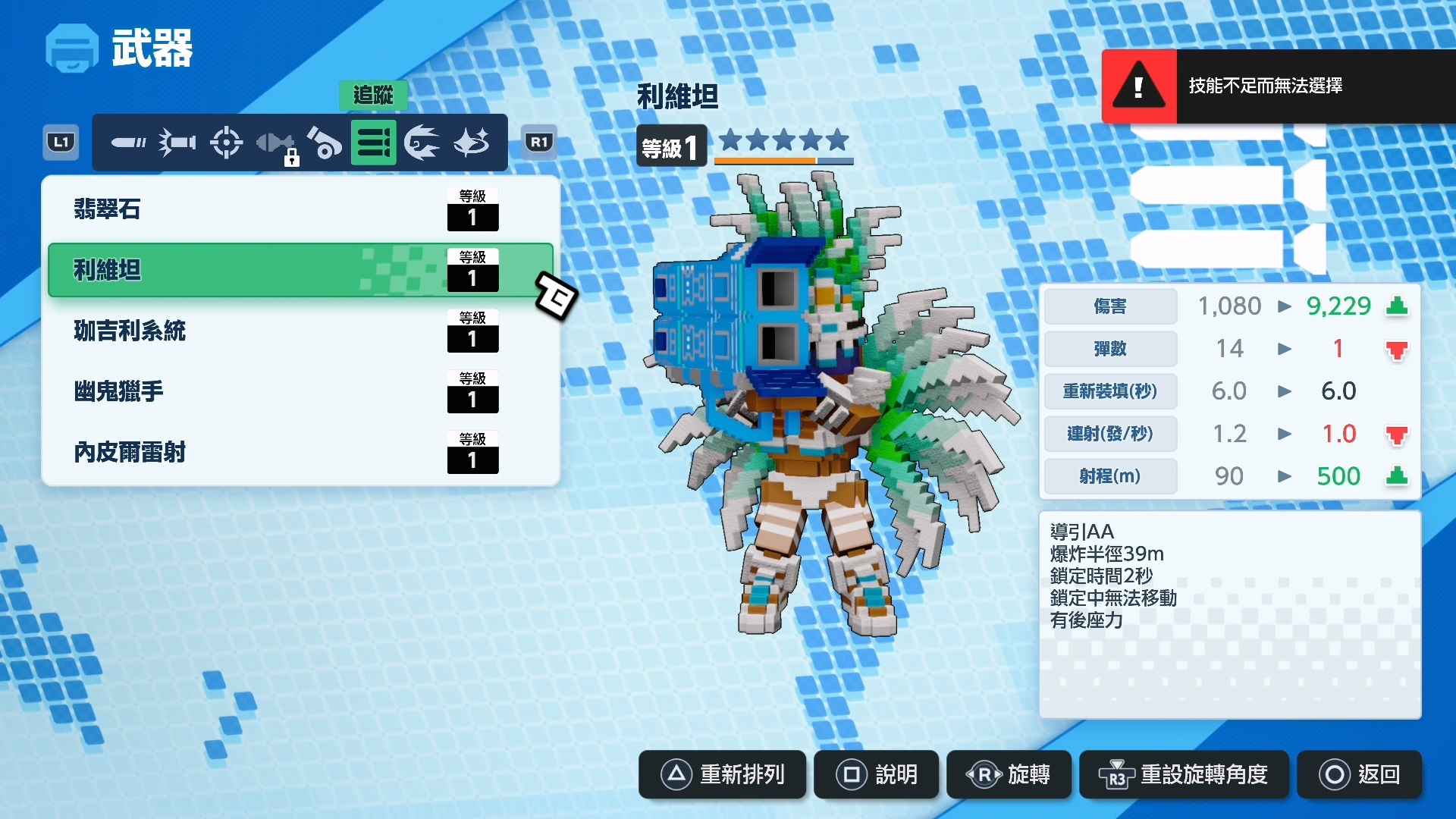Select the tracking missile category icon

click(374, 142)
